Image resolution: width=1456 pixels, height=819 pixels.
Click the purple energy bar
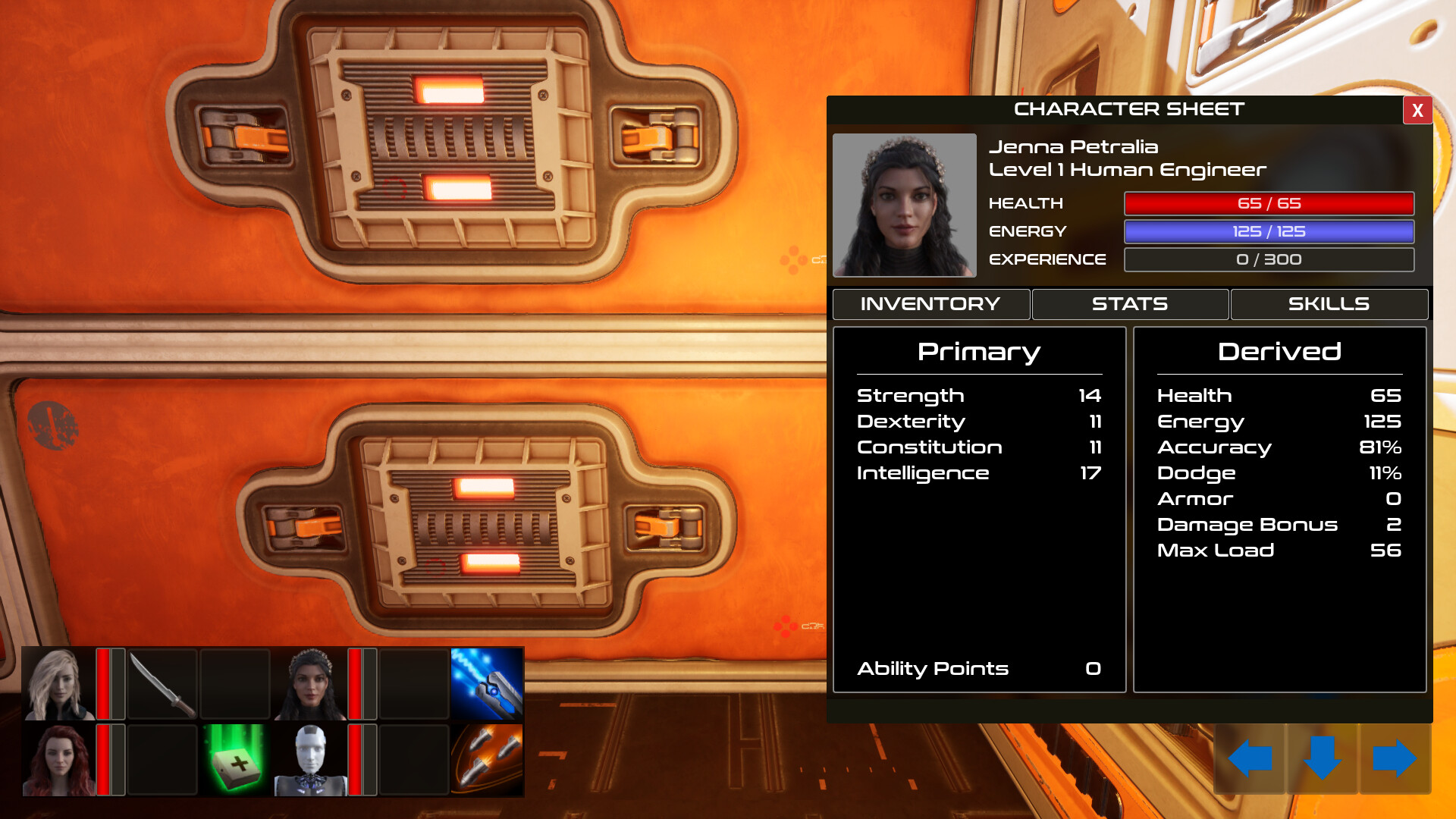pos(1269,231)
